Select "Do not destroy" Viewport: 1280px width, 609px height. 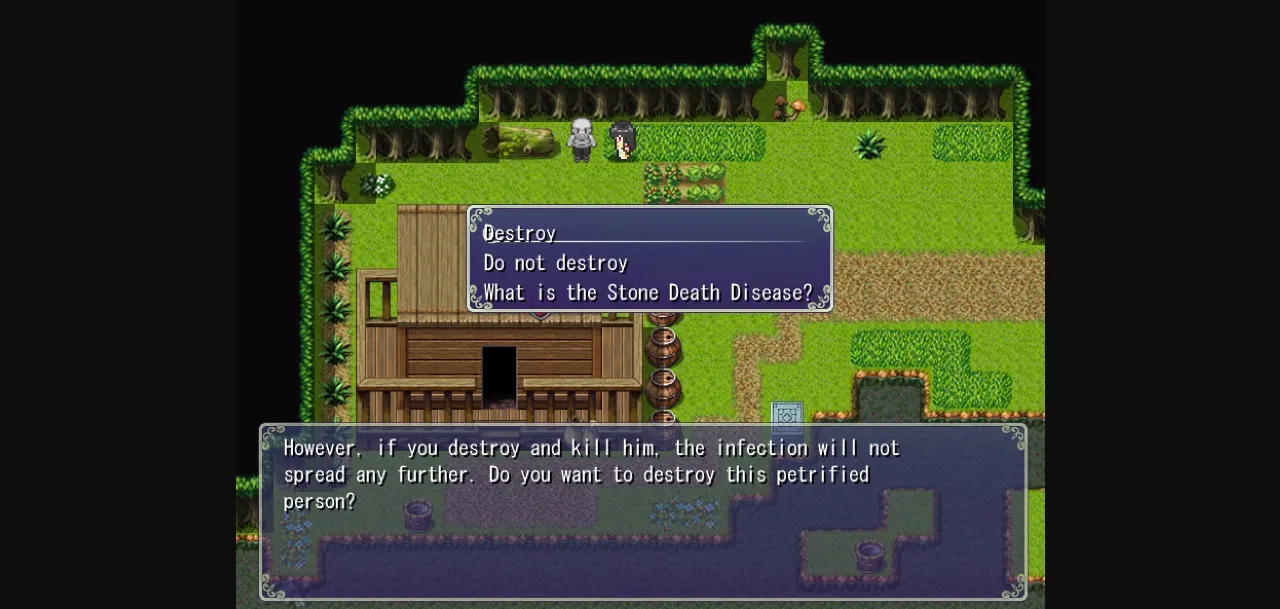click(x=556, y=263)
